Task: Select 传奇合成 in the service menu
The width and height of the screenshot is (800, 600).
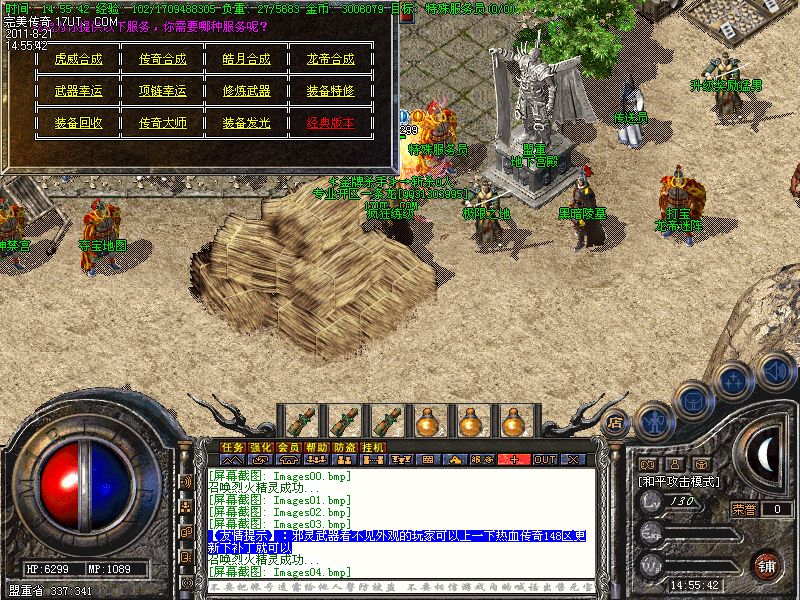Action: click(162, 59)
